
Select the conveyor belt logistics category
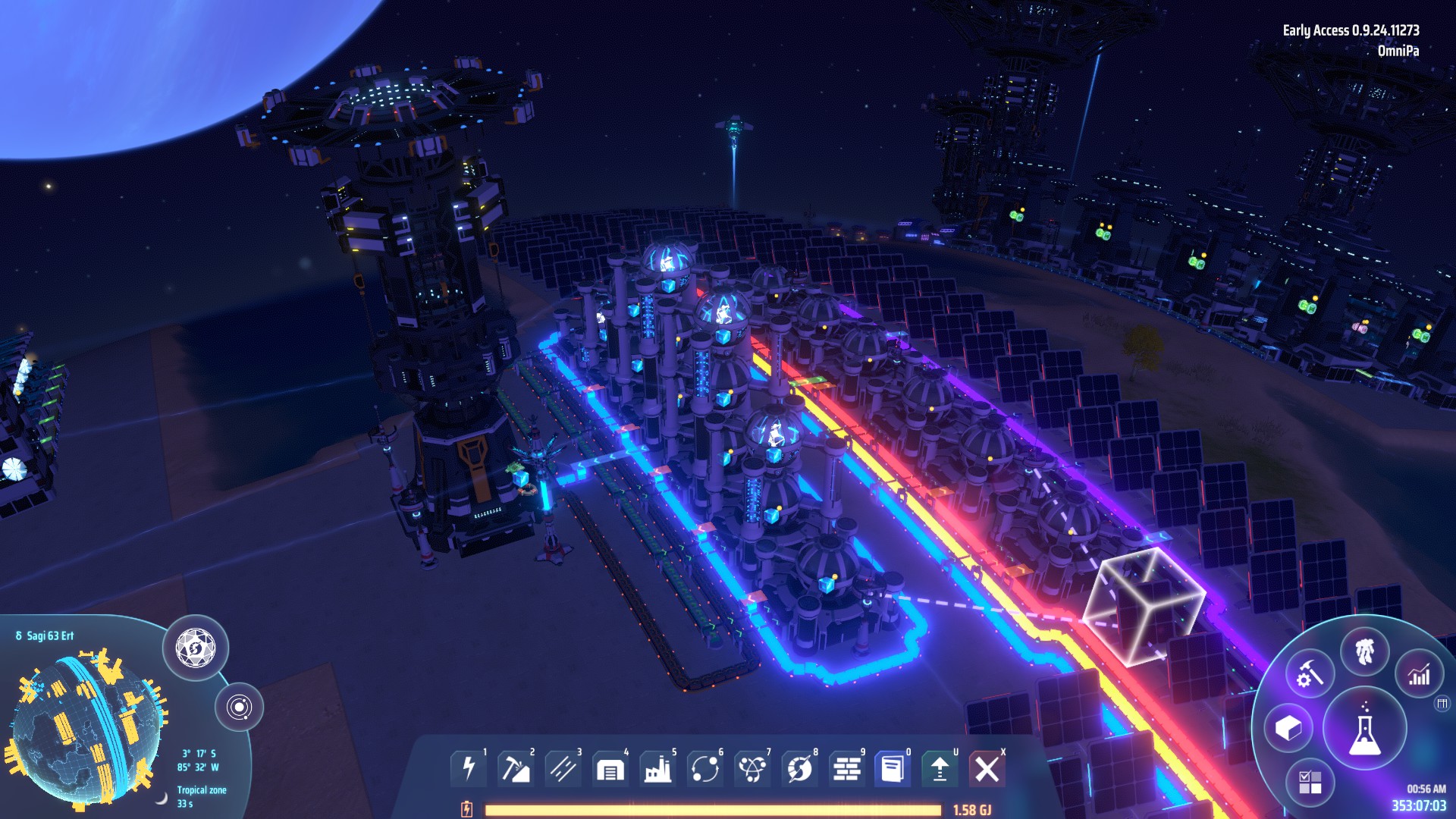[563, 768]
